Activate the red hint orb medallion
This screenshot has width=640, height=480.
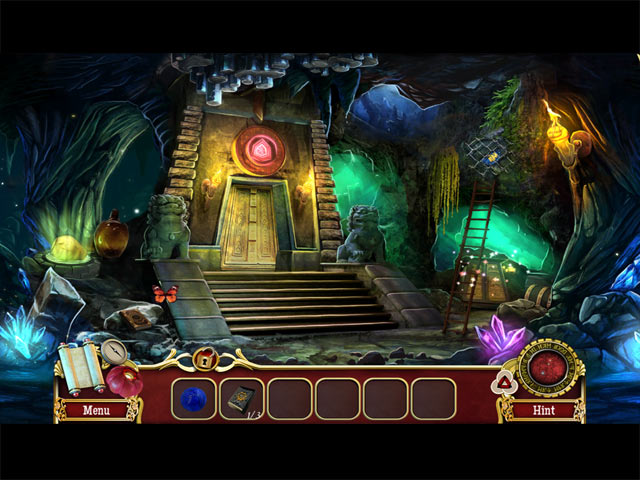tap(546, 367)
